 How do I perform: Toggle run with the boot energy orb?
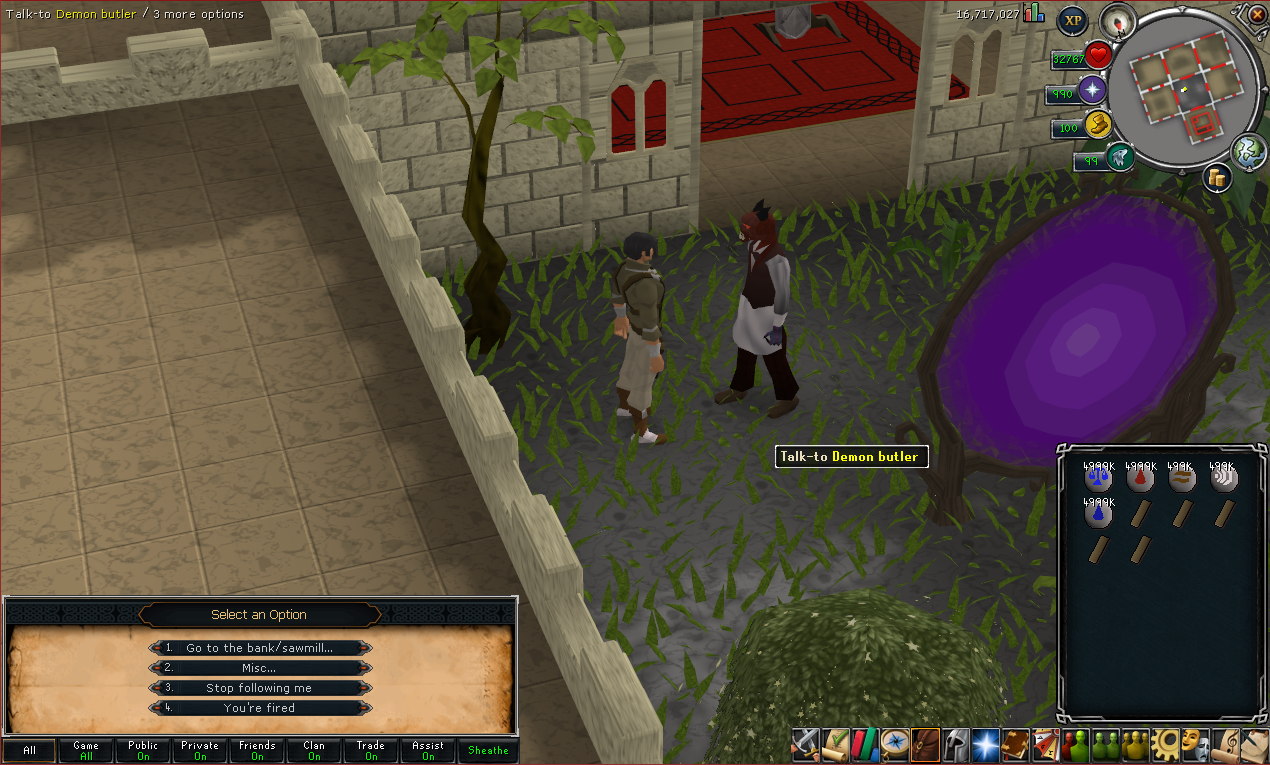click(1098, 126)
